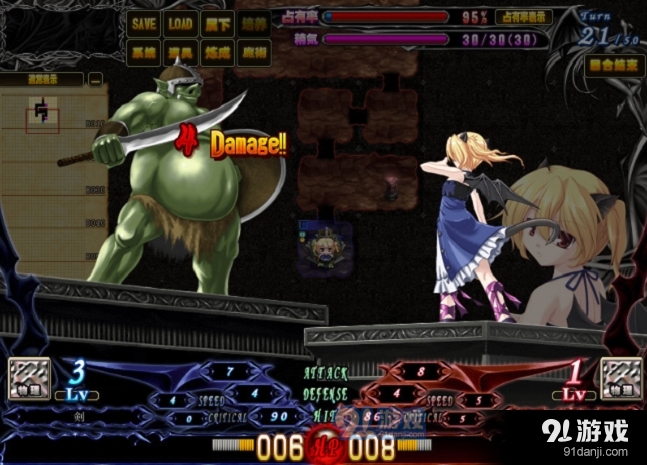The height and width of the screenshot is (465, 647).
Task: Open the 道具 items menu
Action: [x=180, y=51]
